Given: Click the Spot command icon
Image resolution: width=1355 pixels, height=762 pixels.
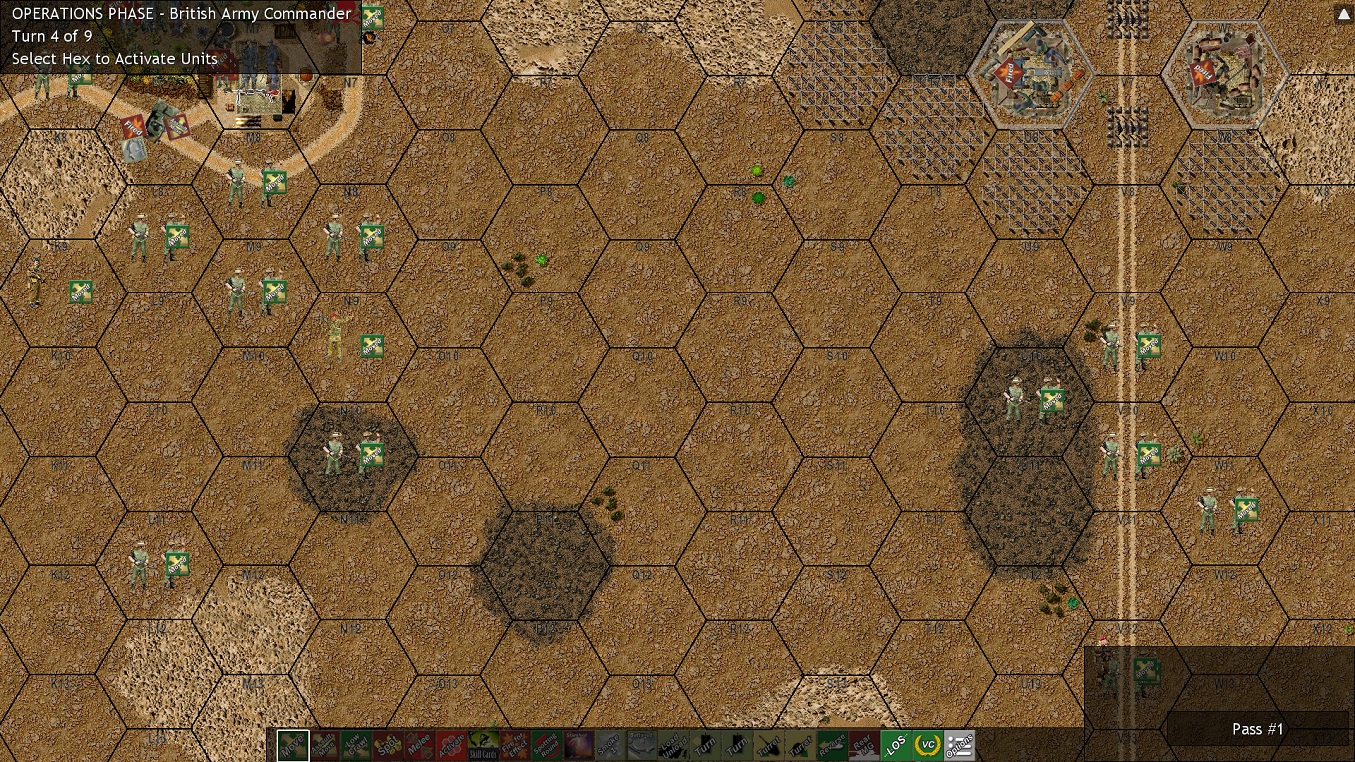Looking at the screenshot, I should (x=389, y=746).
